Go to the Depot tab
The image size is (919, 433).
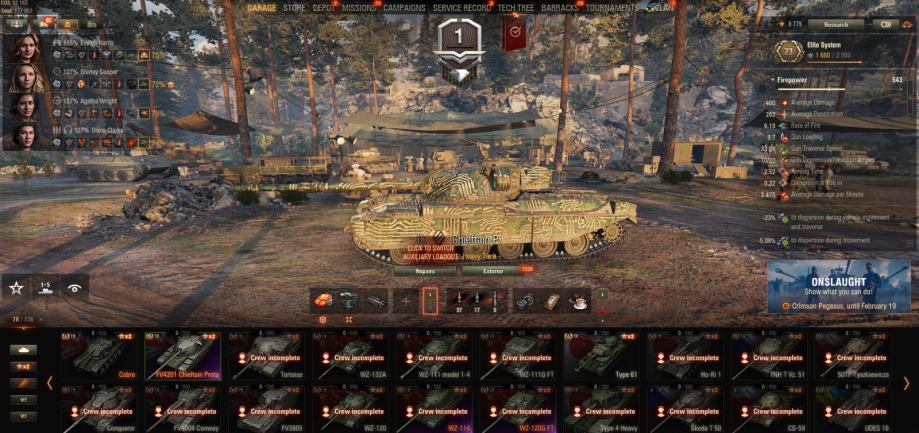[x=325, y=8]
